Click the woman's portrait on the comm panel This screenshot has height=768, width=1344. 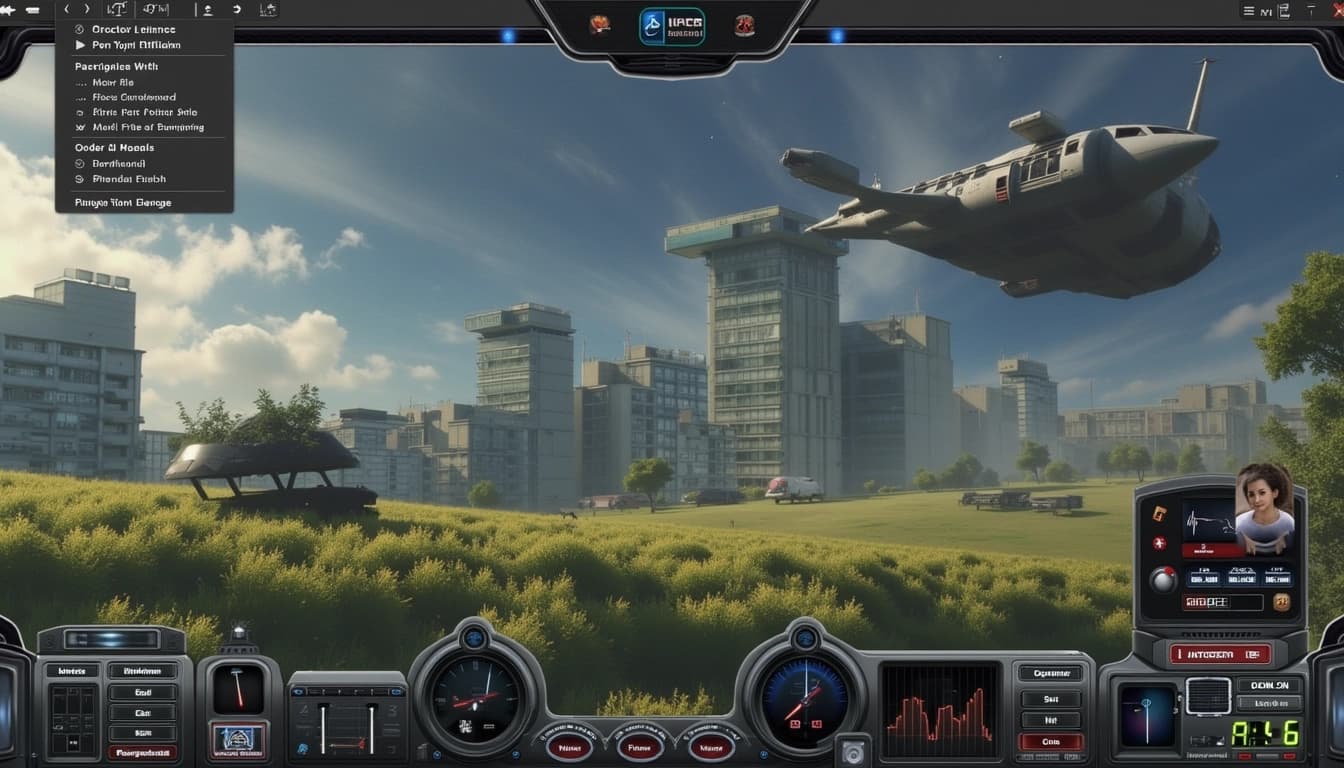[1265, 507]
